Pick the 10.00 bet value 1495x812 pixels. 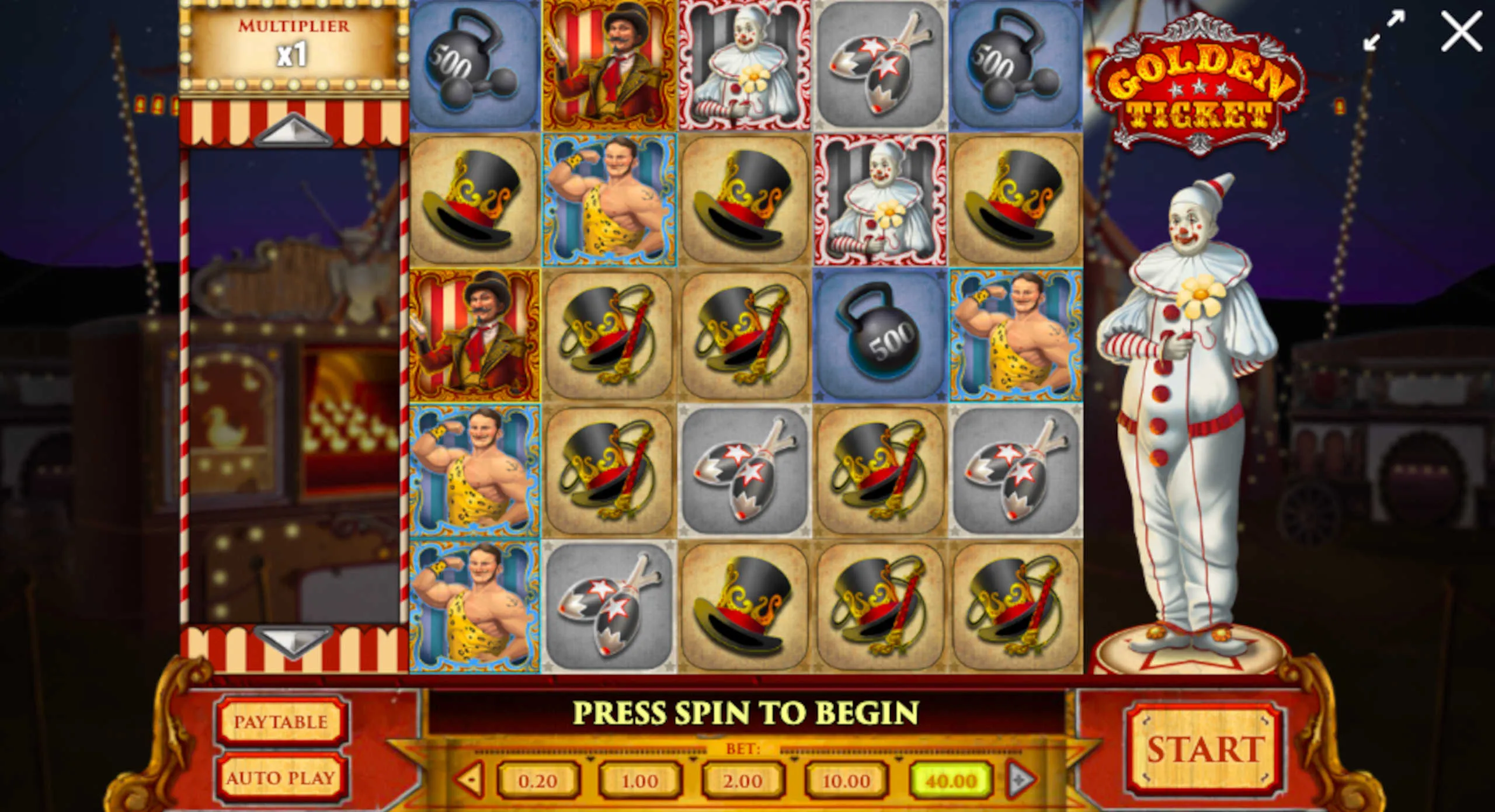(x=846, y=780)
